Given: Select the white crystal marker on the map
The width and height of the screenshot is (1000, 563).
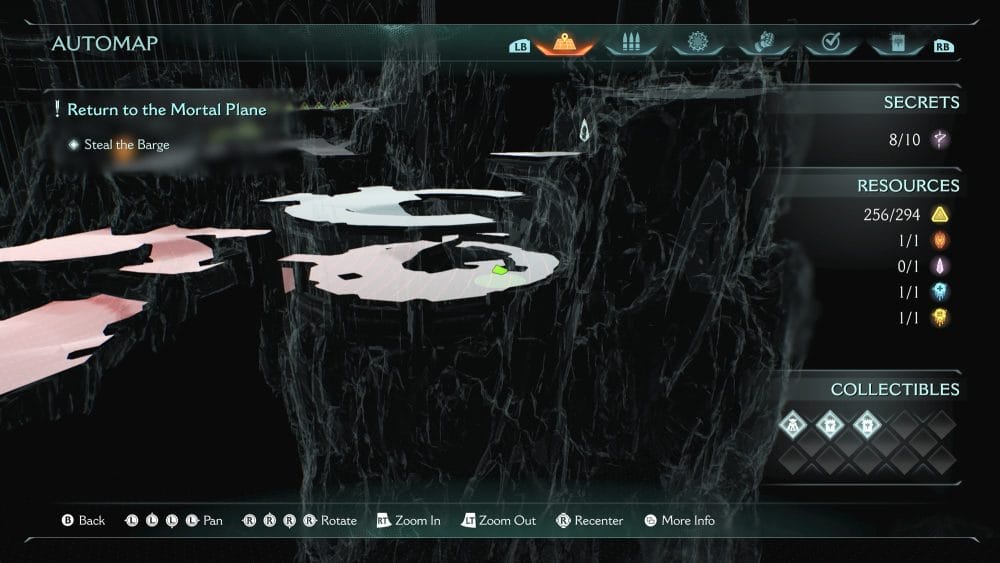Looking at the screenshot, I should point(585,131).
